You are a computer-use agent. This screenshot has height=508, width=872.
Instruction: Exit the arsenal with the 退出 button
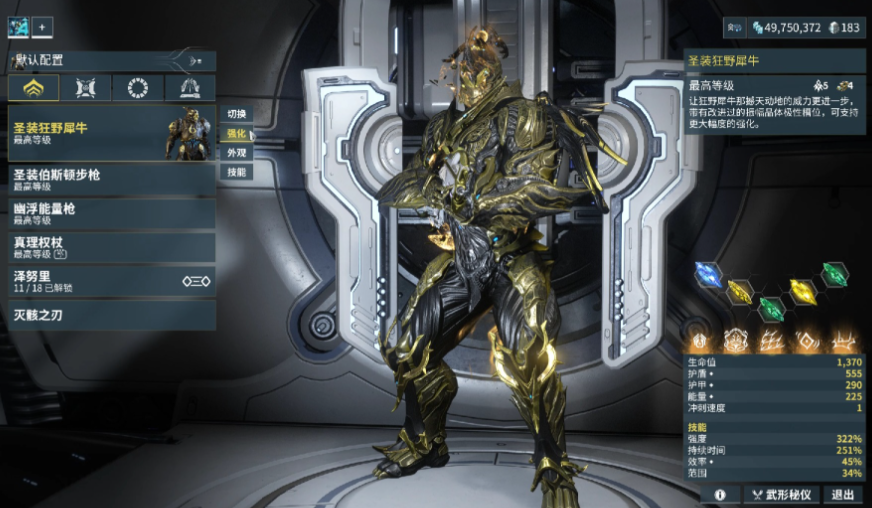843,494
